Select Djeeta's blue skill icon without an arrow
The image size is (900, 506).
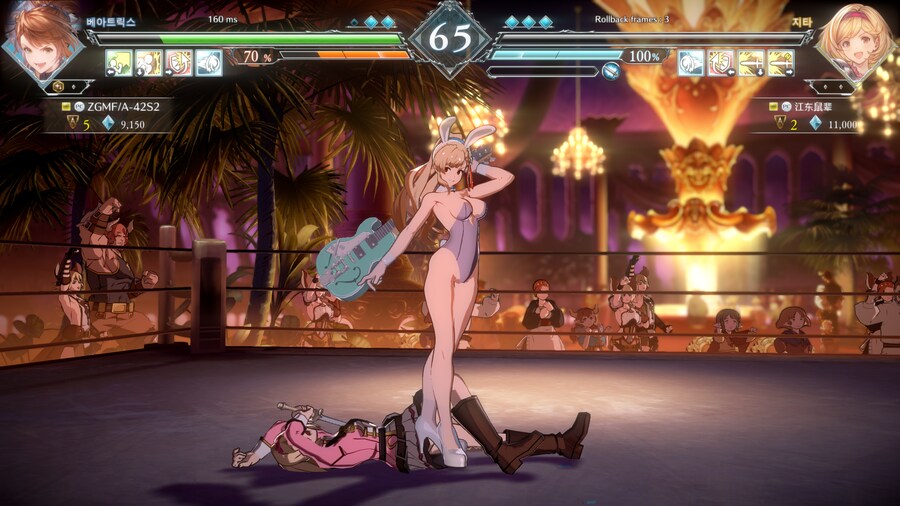[x=691, y=63]
